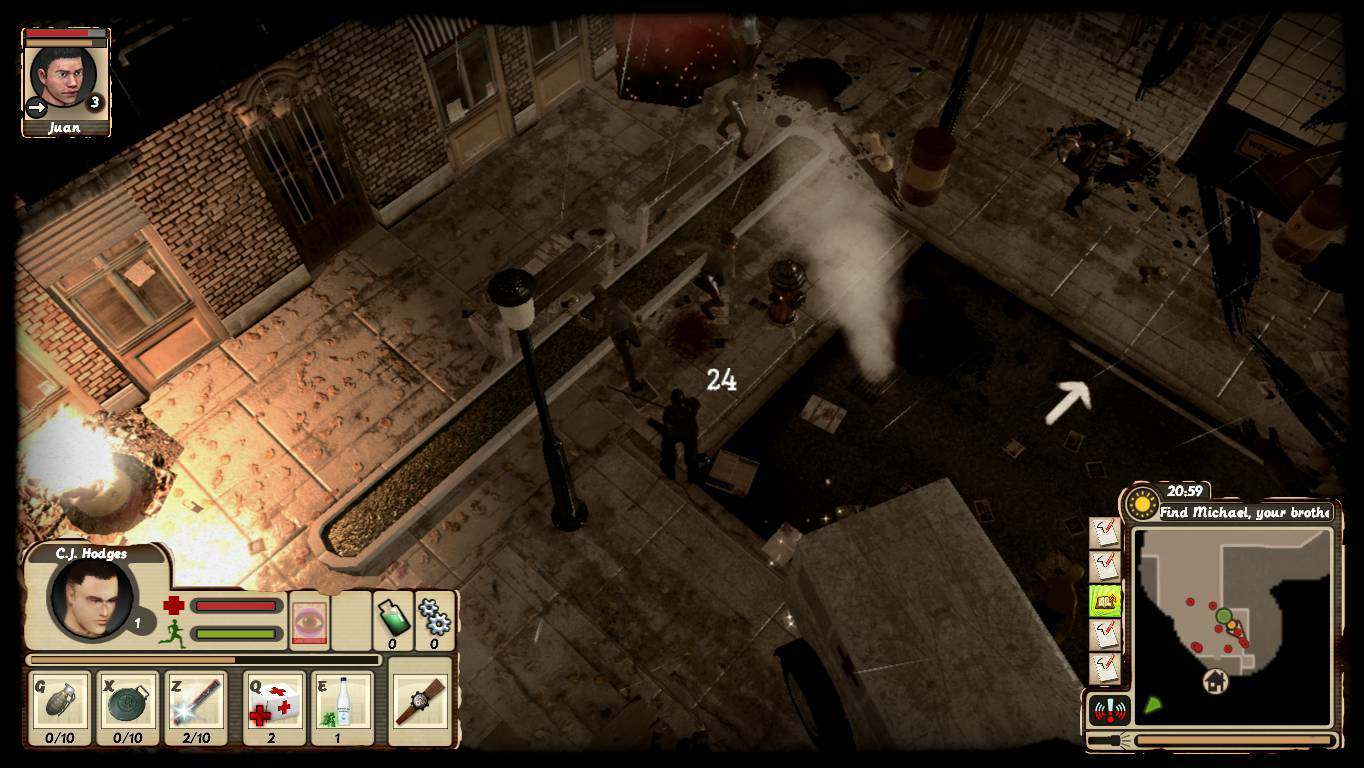This screenshot has width=1364, height=768.
Task: Activate the flare slot
Action: click(196, 707)
